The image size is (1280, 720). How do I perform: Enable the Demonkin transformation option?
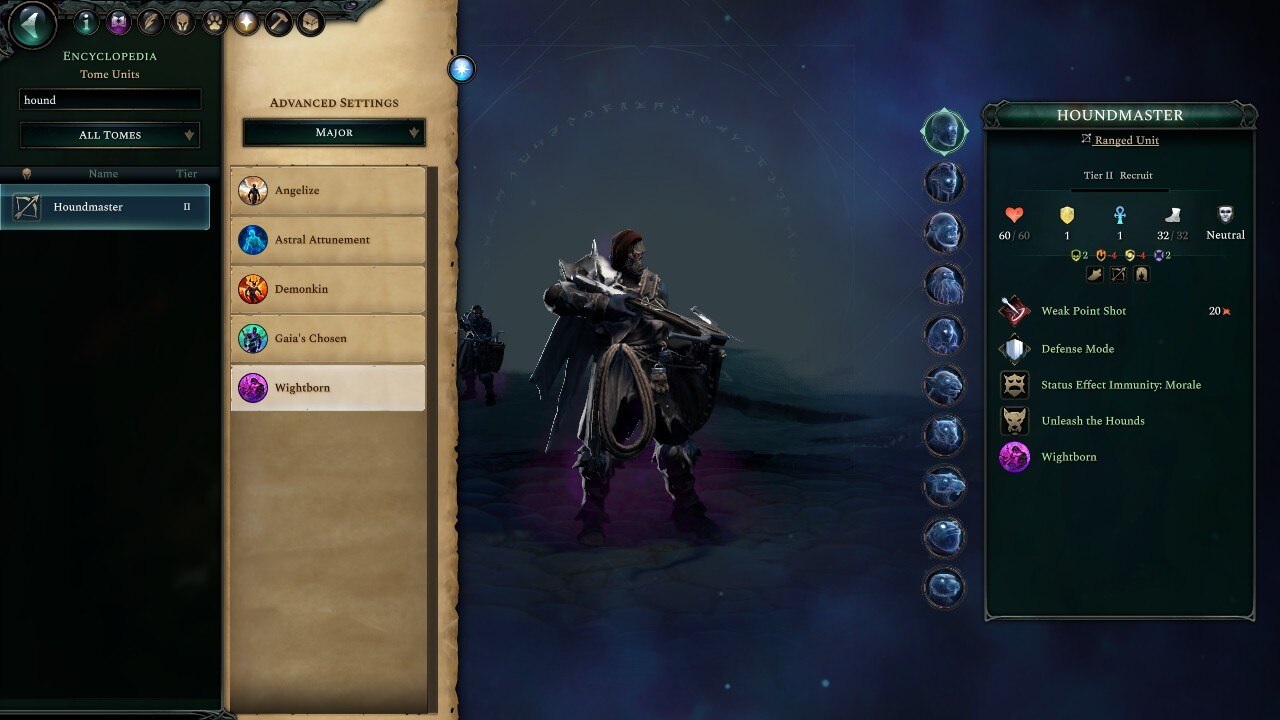[330, 289]
